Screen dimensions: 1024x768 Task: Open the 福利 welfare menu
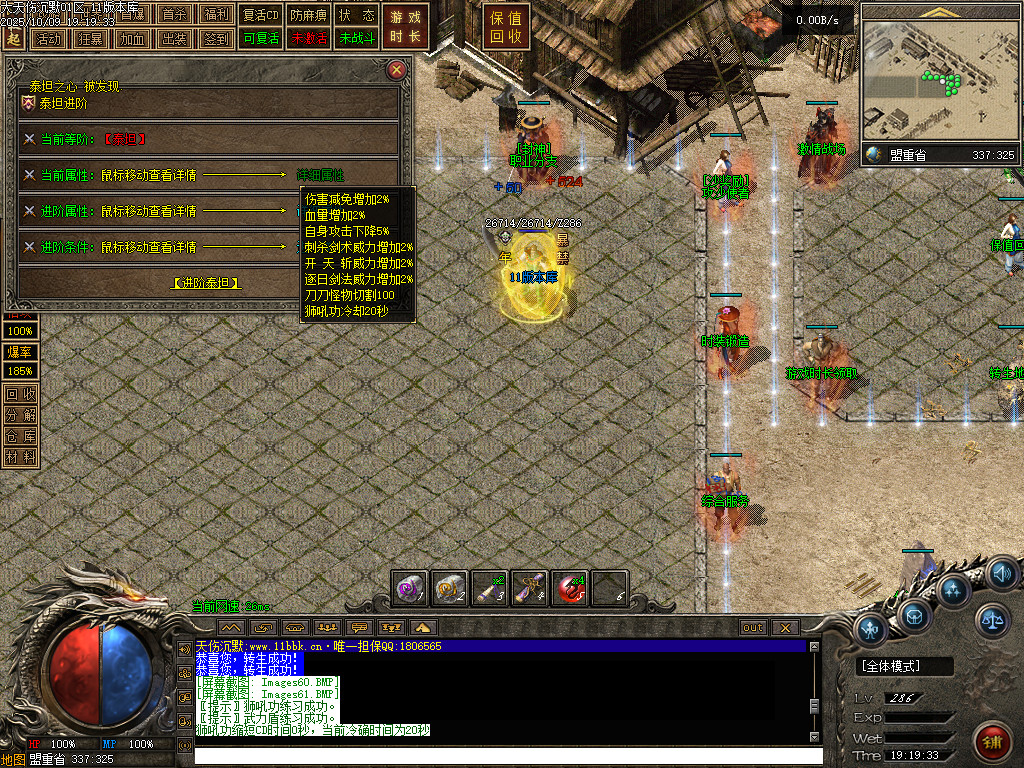pos(216,15)
